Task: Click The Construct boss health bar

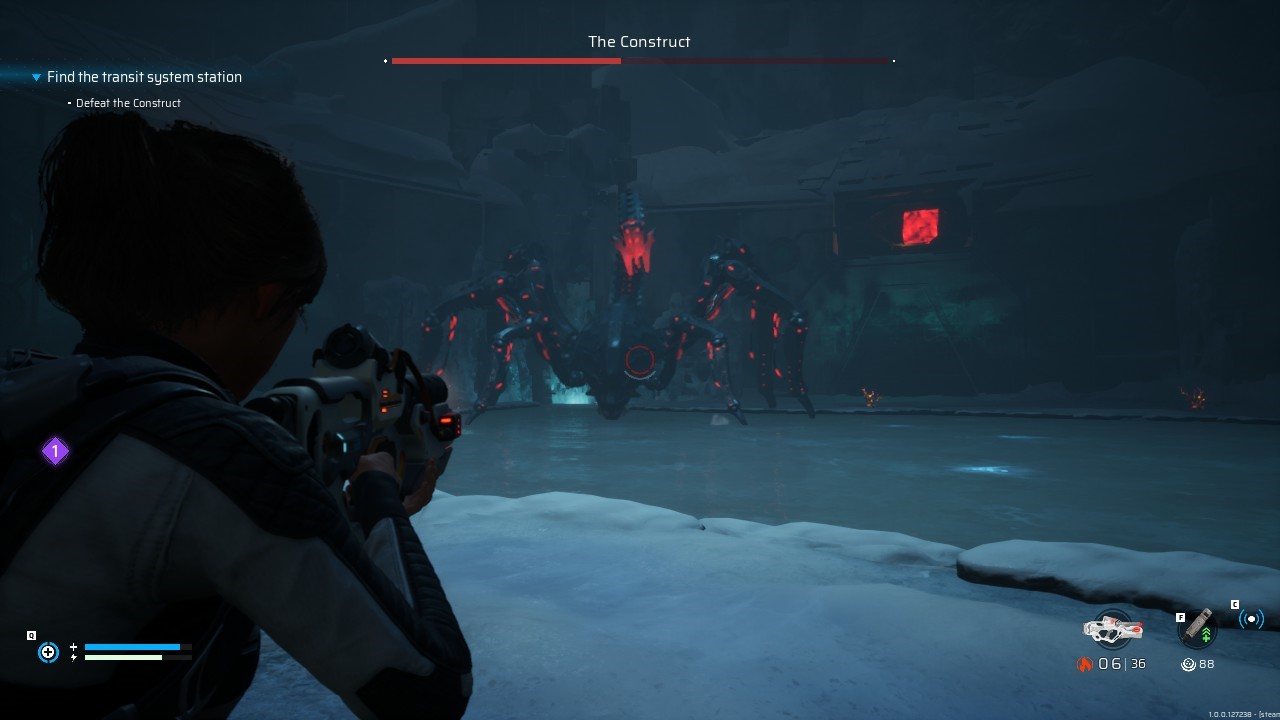Action: (x=639, y=60)
